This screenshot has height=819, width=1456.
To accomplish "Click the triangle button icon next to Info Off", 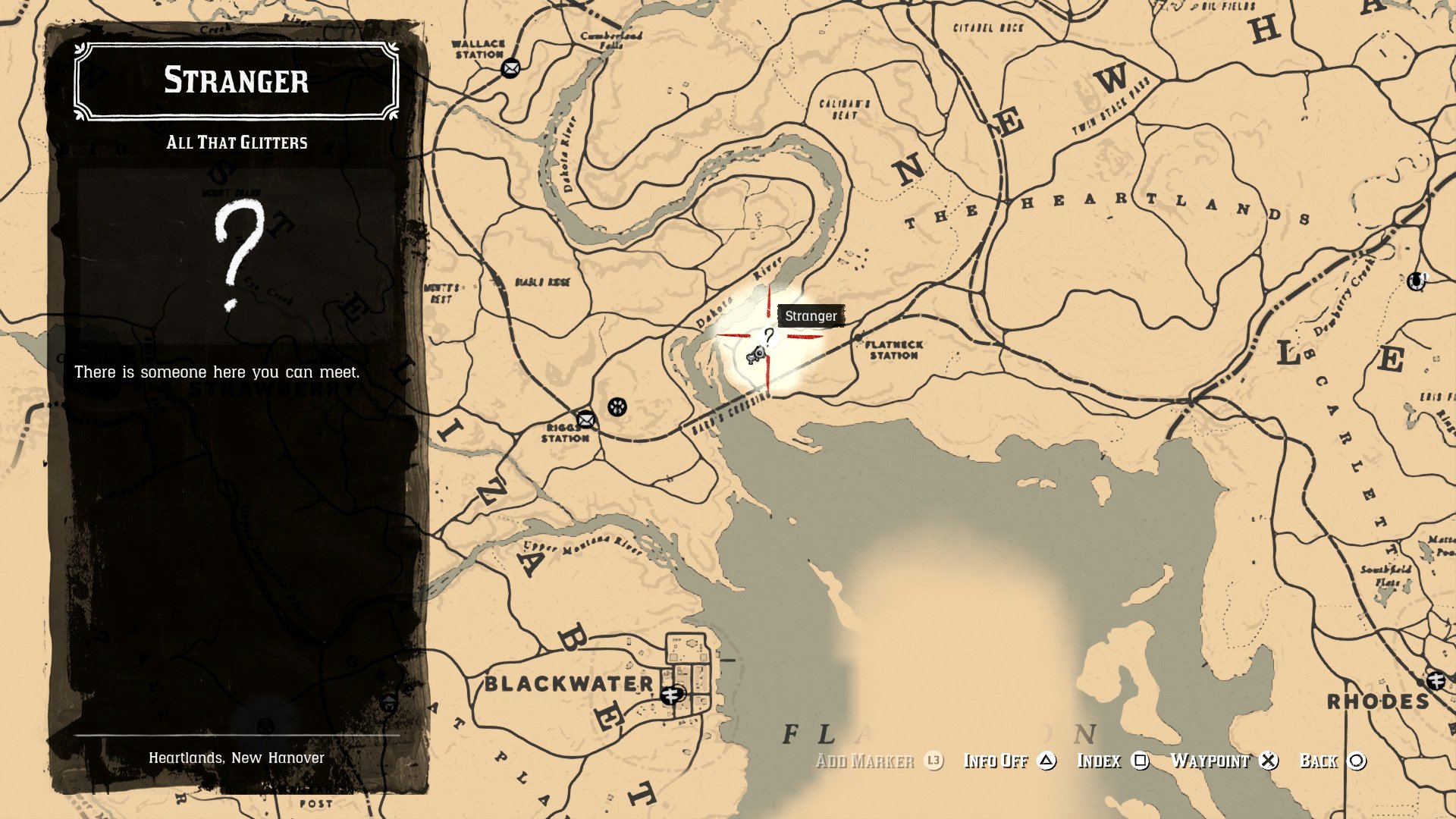I will click(1045, 761).
